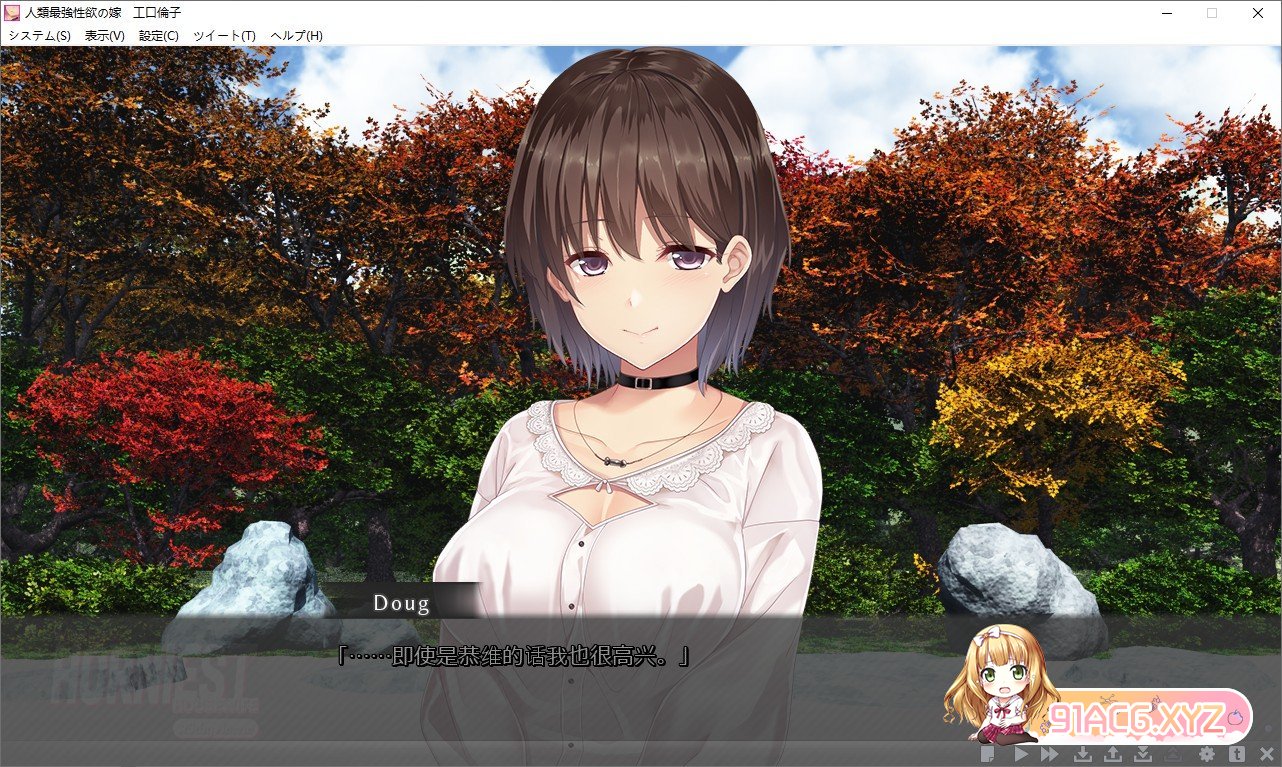Open the システム(S) menu

(40, 36)
